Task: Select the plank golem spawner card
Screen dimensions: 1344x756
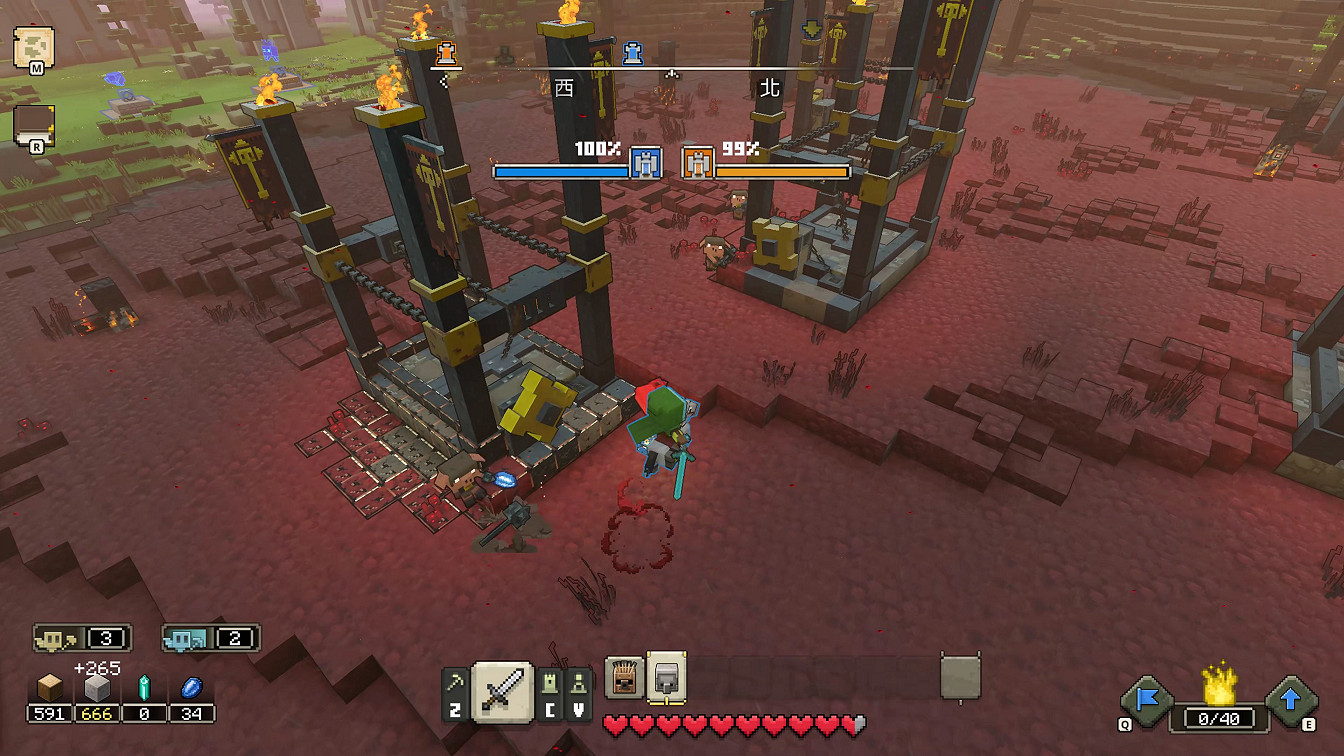Action: [624, 679]
